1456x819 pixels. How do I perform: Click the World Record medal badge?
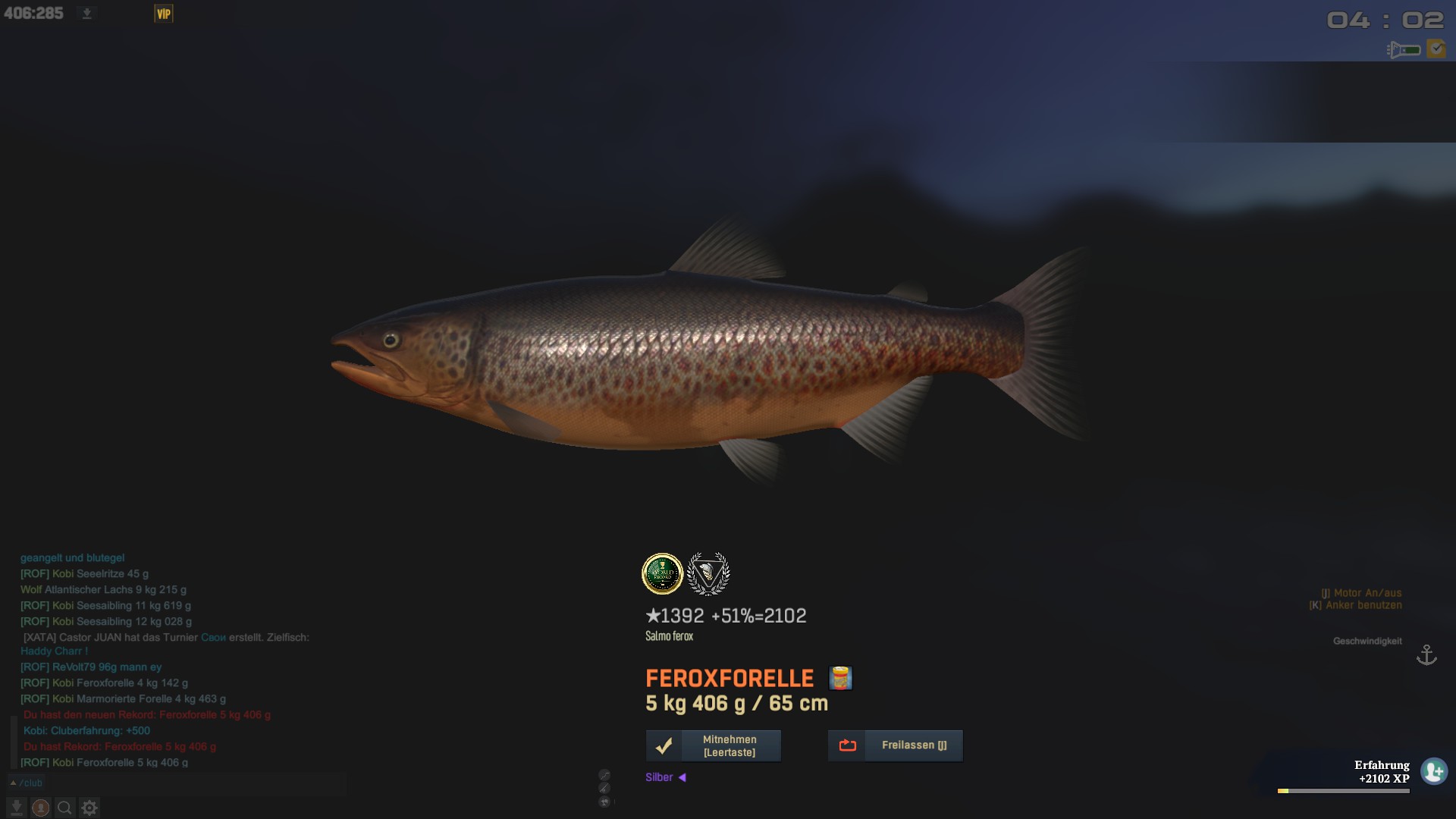[x=662, y=573]
